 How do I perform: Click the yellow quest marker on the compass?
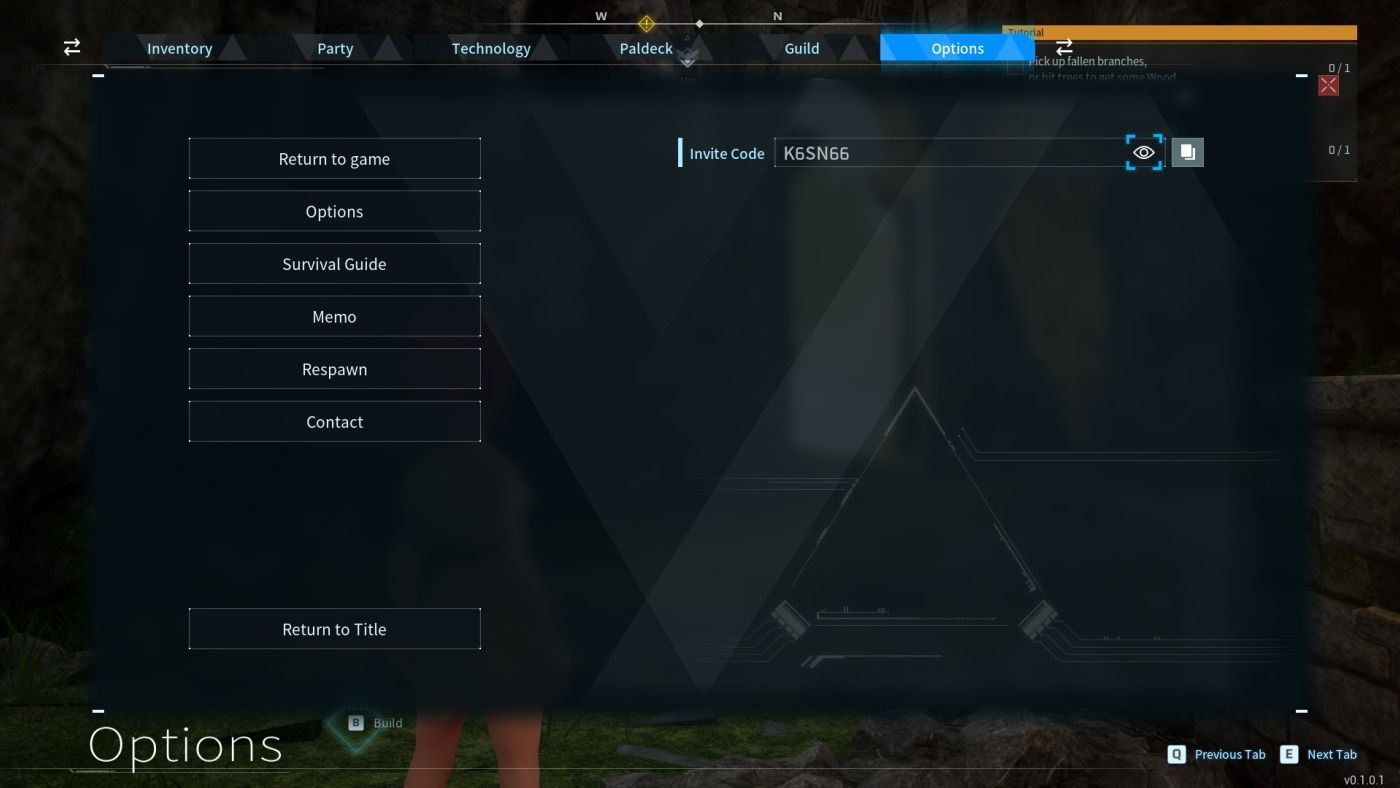tap(646, 24)
